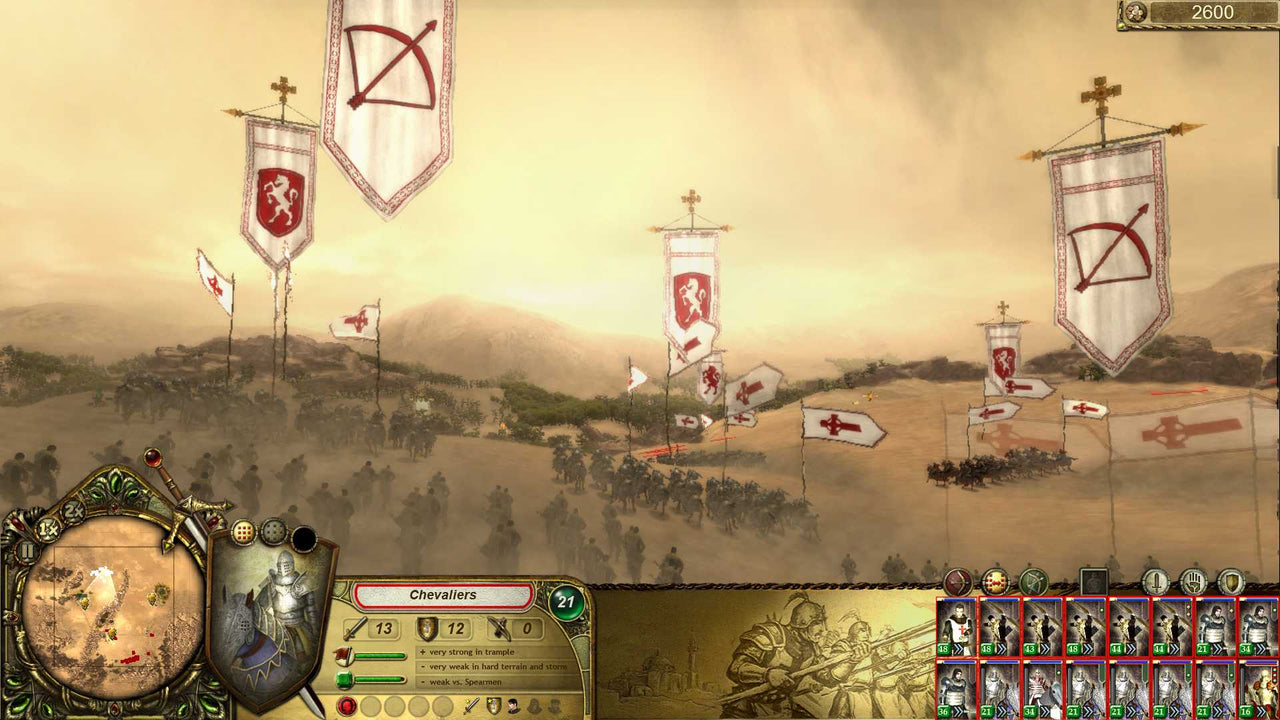
Task: Click the 2x minimap zoom button
Action: pos(72,512)
